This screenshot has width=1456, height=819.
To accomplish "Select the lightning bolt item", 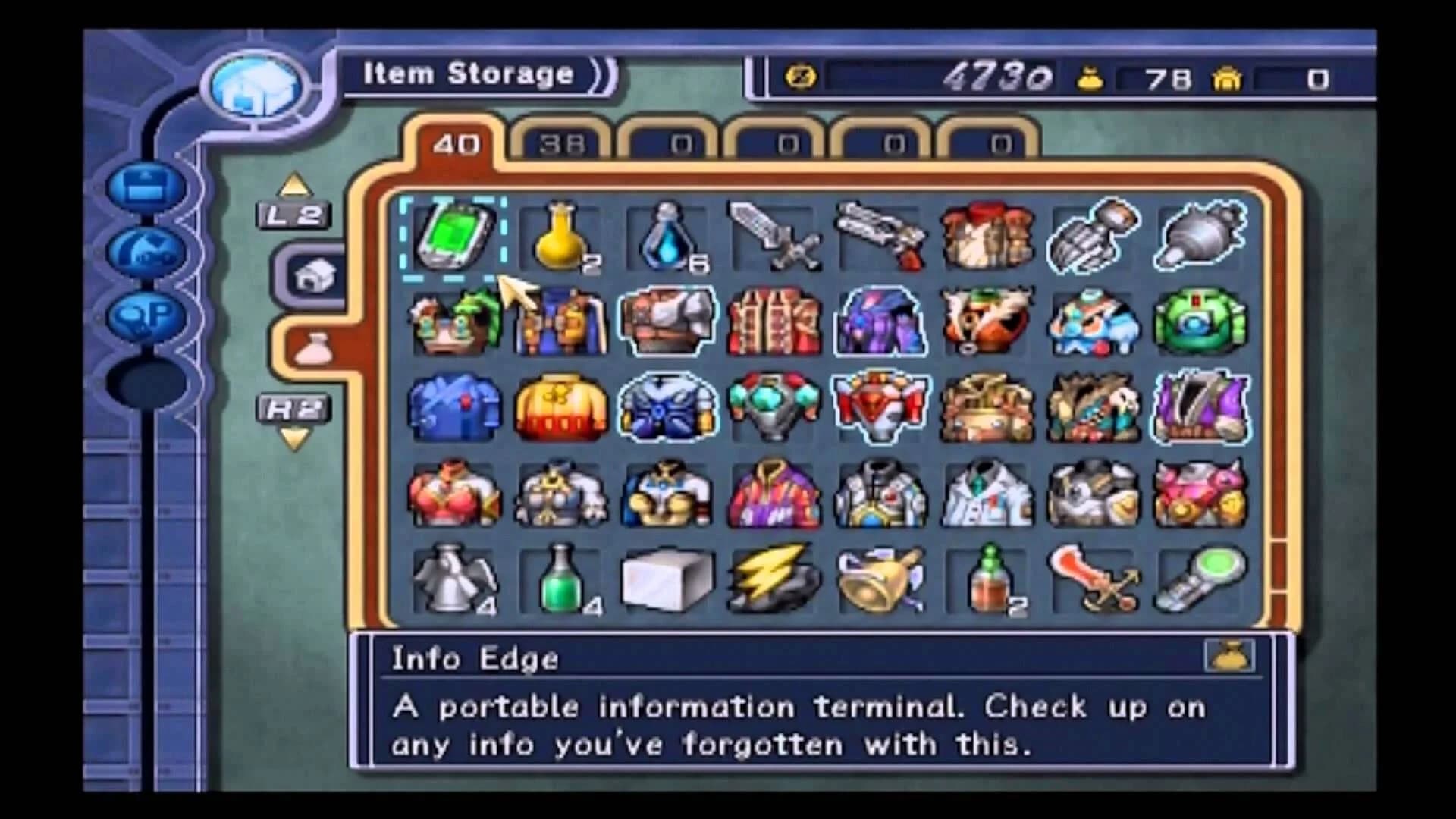I will 773,576.
